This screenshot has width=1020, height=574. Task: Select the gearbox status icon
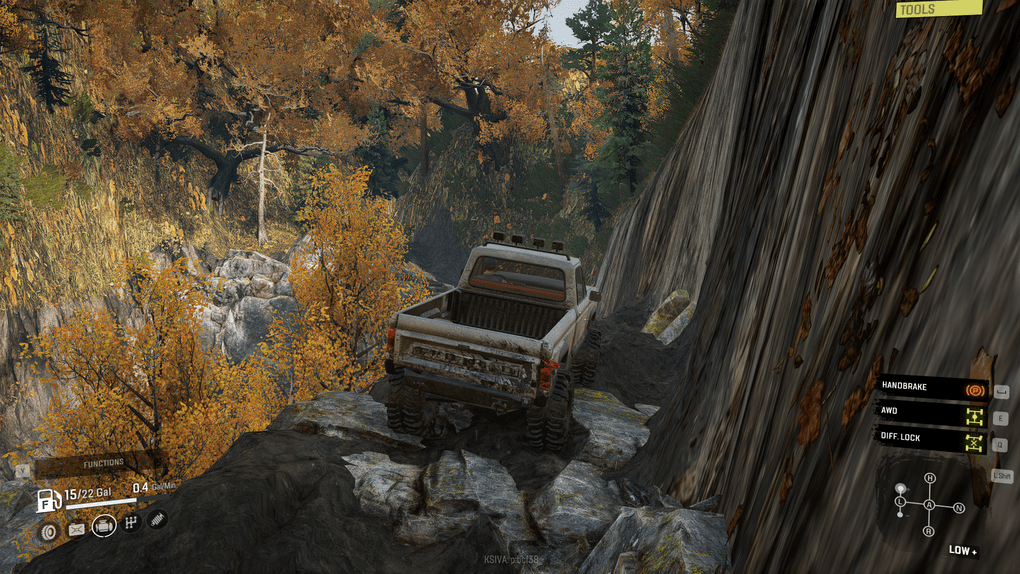pos(131,524)
